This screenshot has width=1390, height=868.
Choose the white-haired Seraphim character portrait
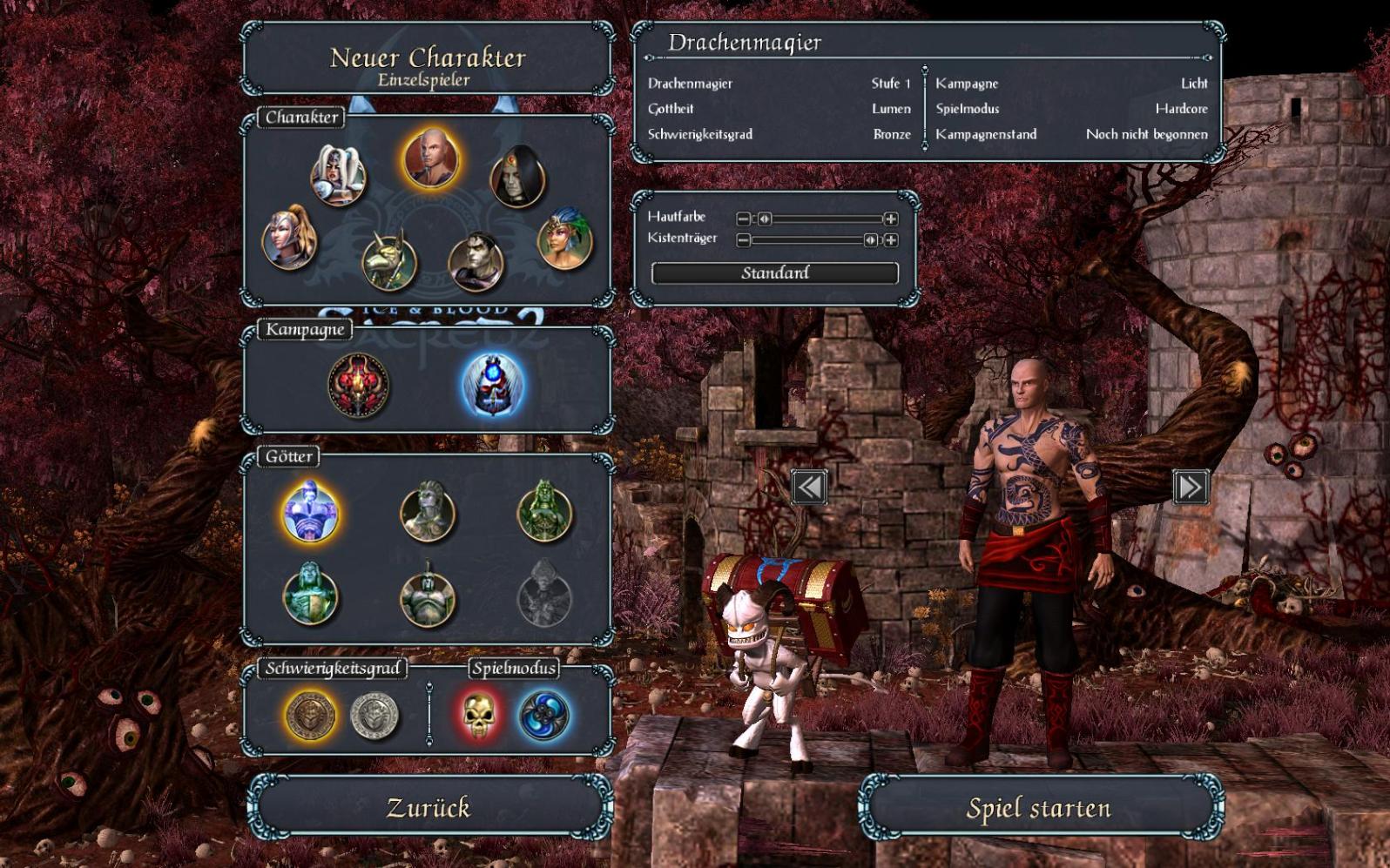pyautogui.click(x=337, y=175)
